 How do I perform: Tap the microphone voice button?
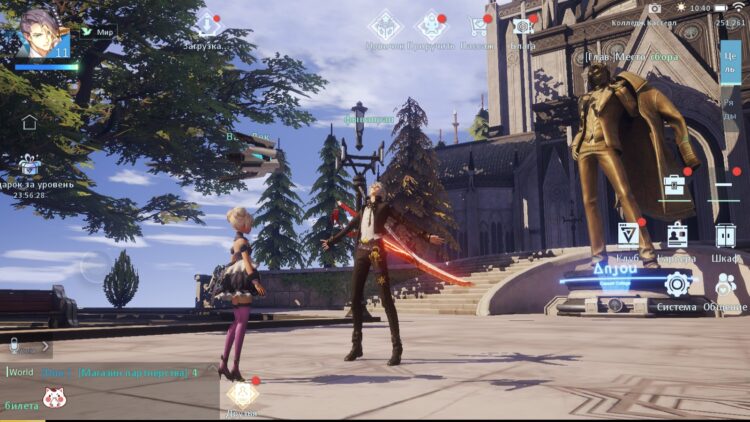(15, 346)
